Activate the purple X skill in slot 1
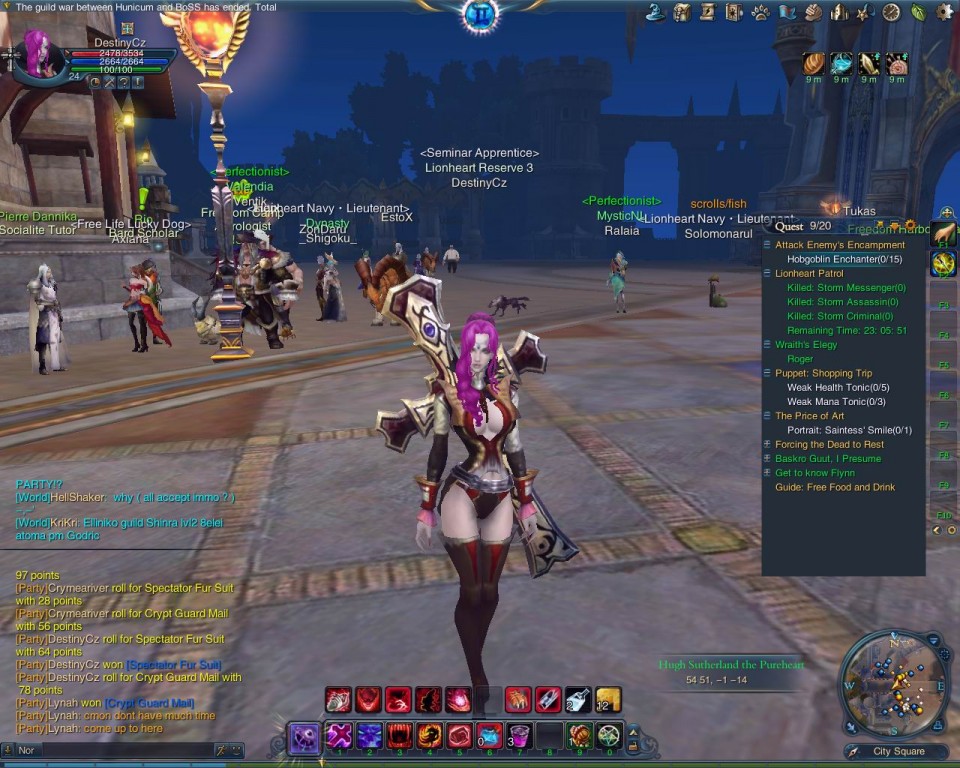 tap(339, 736)
